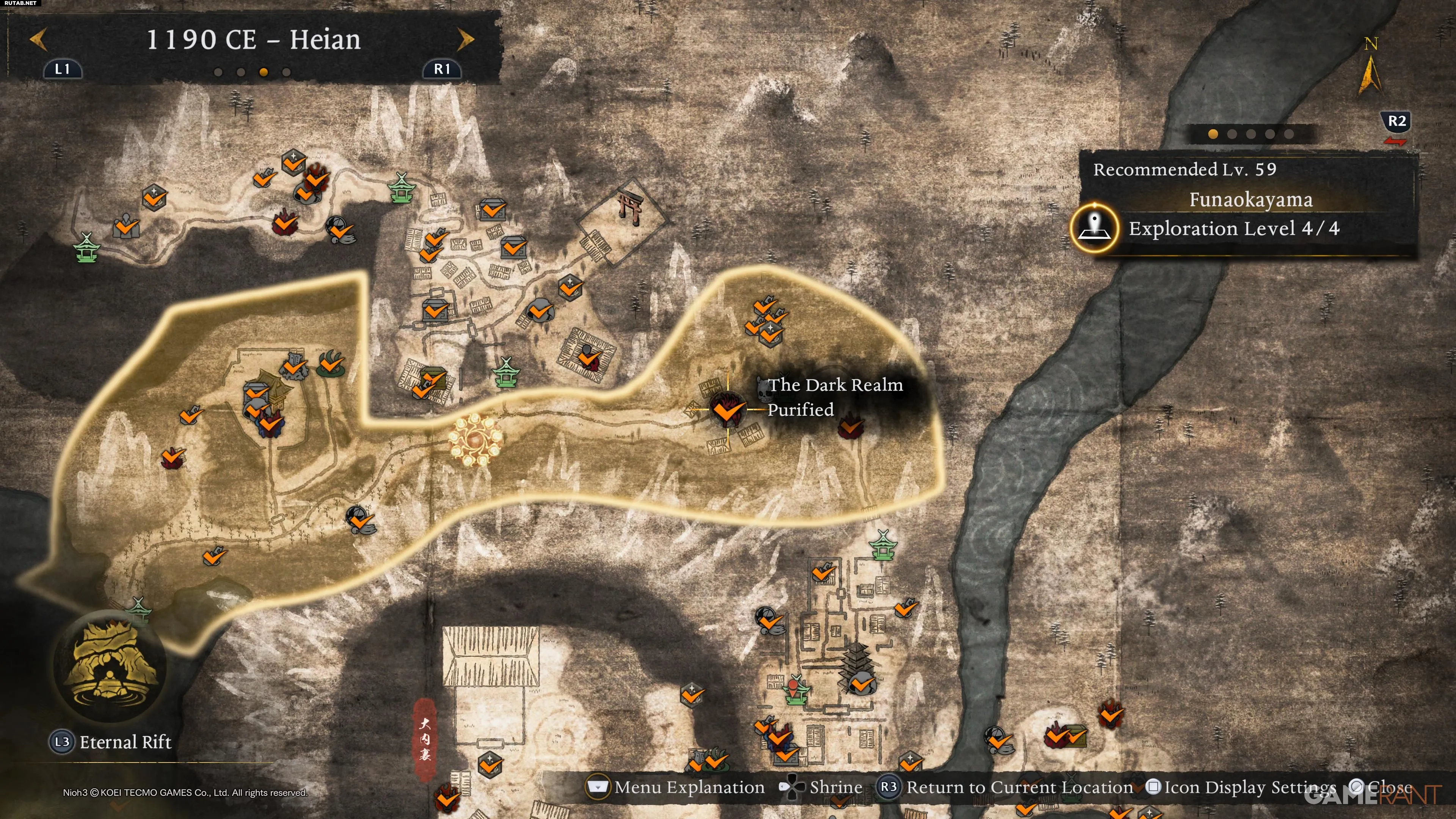Select the glowing orange flower-shaped map marker
This screenshot has width=1456, height=819.
click(475, 440)
